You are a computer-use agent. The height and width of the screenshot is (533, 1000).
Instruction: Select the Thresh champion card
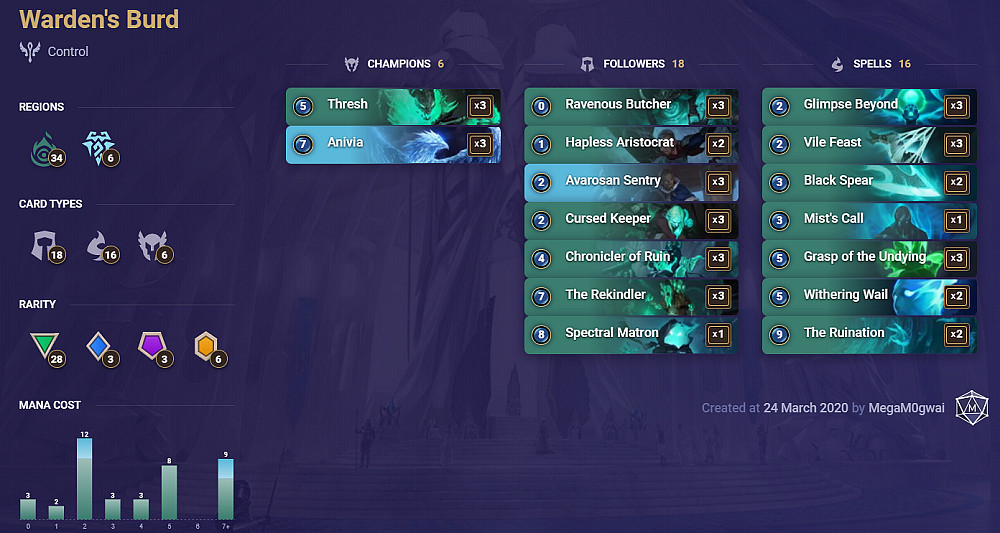click(x=392, y=105)
